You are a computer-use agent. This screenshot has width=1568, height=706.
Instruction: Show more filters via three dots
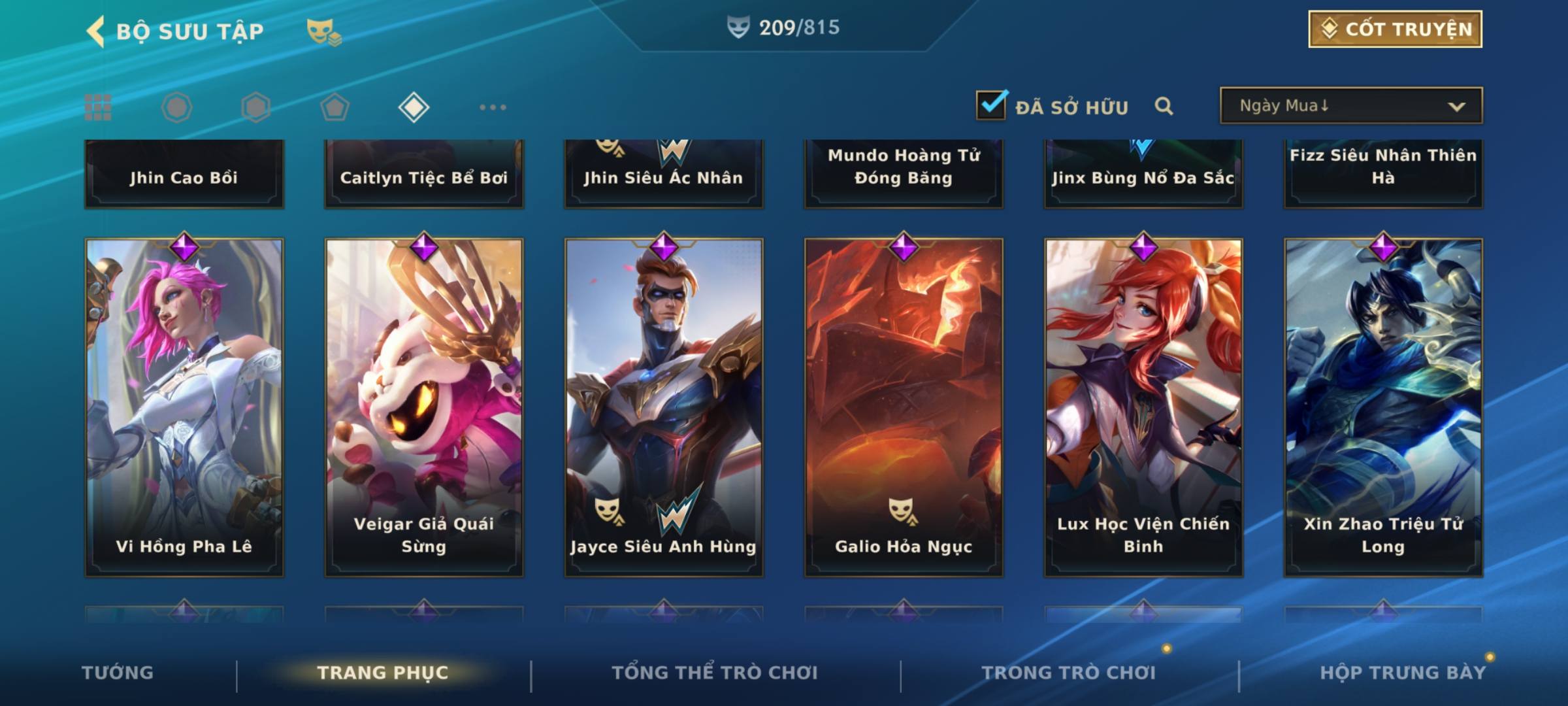[493, 107]
